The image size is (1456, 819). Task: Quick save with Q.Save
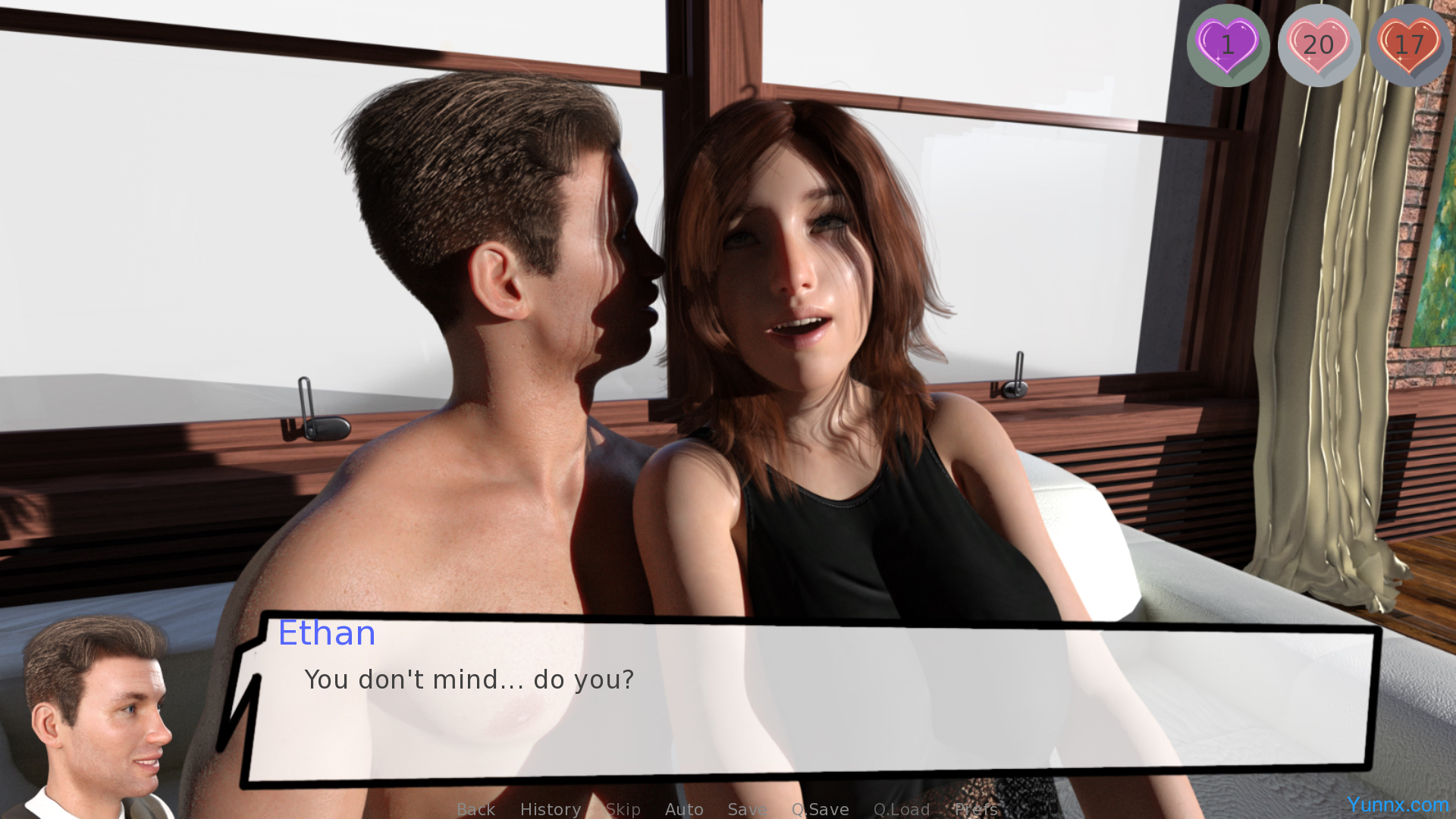(820, 809)
